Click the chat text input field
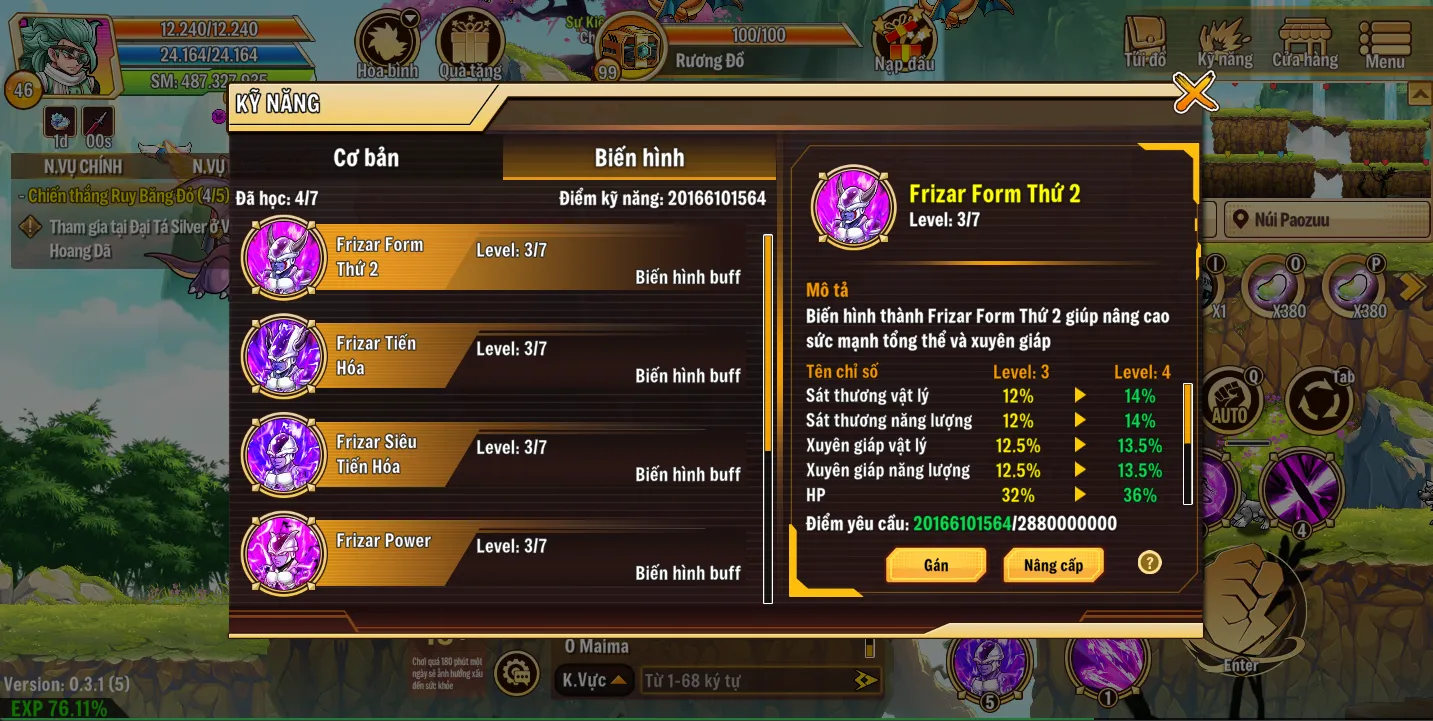This screenshot has height=721, width=1433. coord(750,681)
